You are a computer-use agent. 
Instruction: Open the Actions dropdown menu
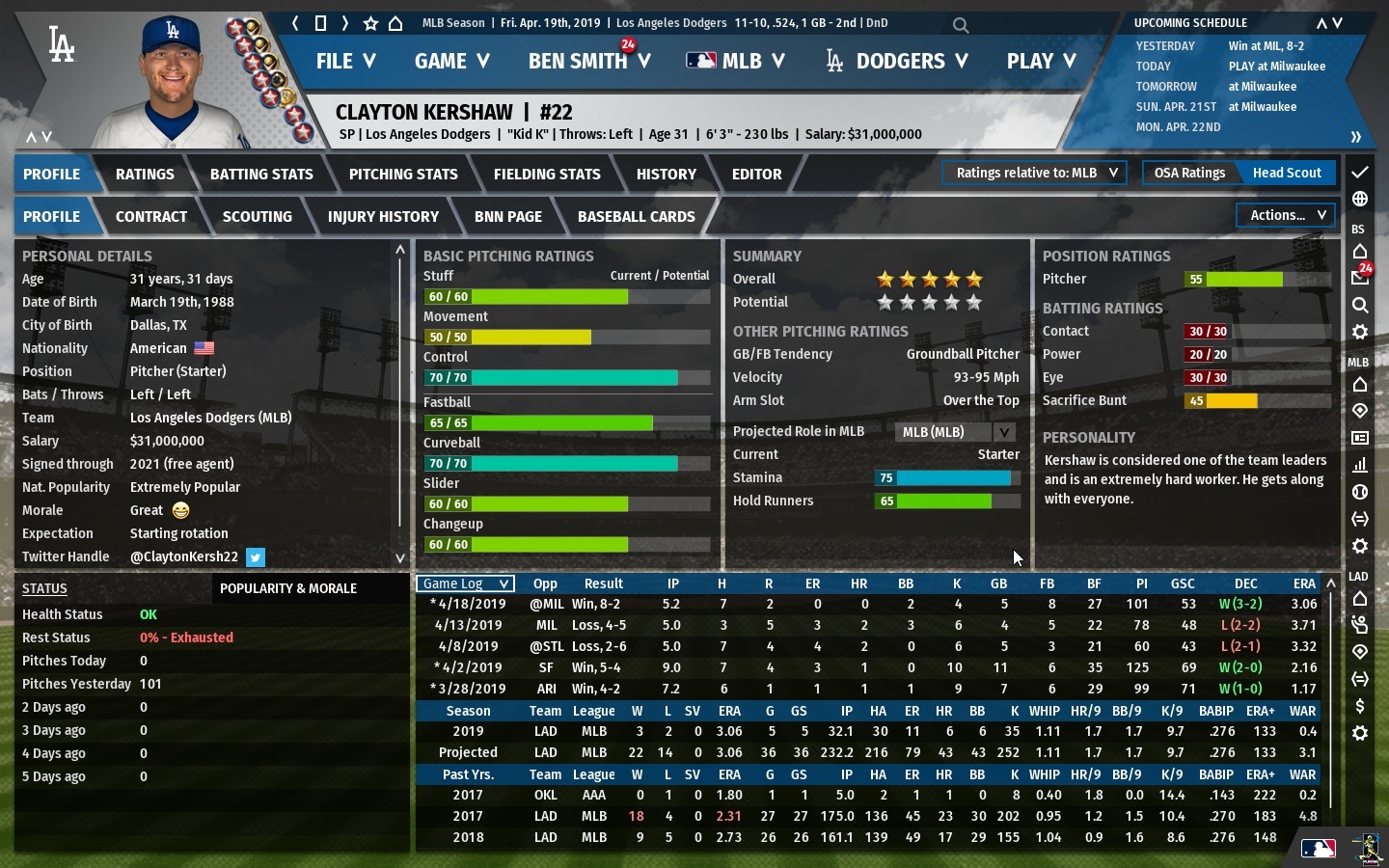pyautogui.click(x=1285, y=215)
